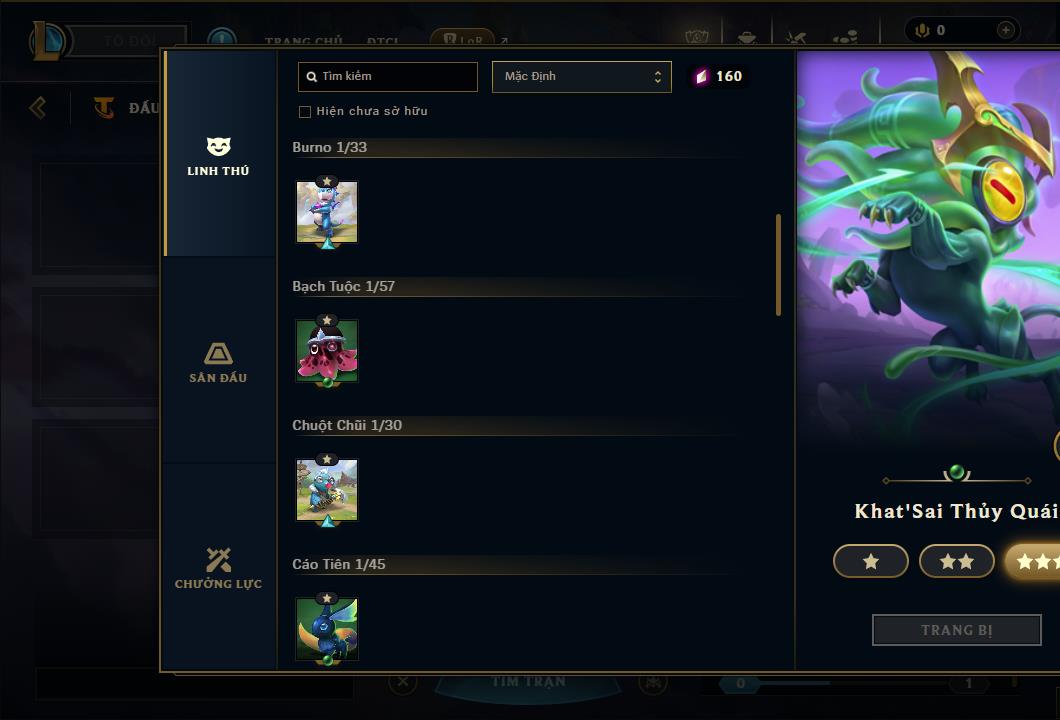This screenshot has width=1060, height=720.
Task: Open the Mặc Định sort dropdown
Action: (581, 77)
